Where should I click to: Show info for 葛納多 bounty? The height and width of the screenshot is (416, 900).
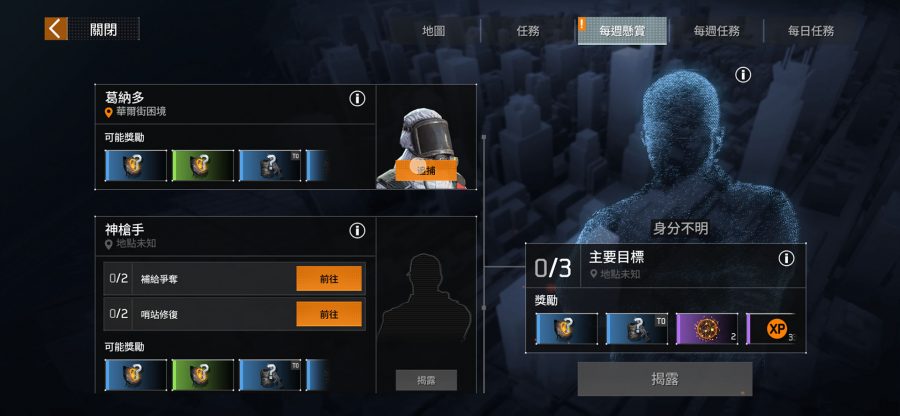pyautogui.click(x=357, y=98)
